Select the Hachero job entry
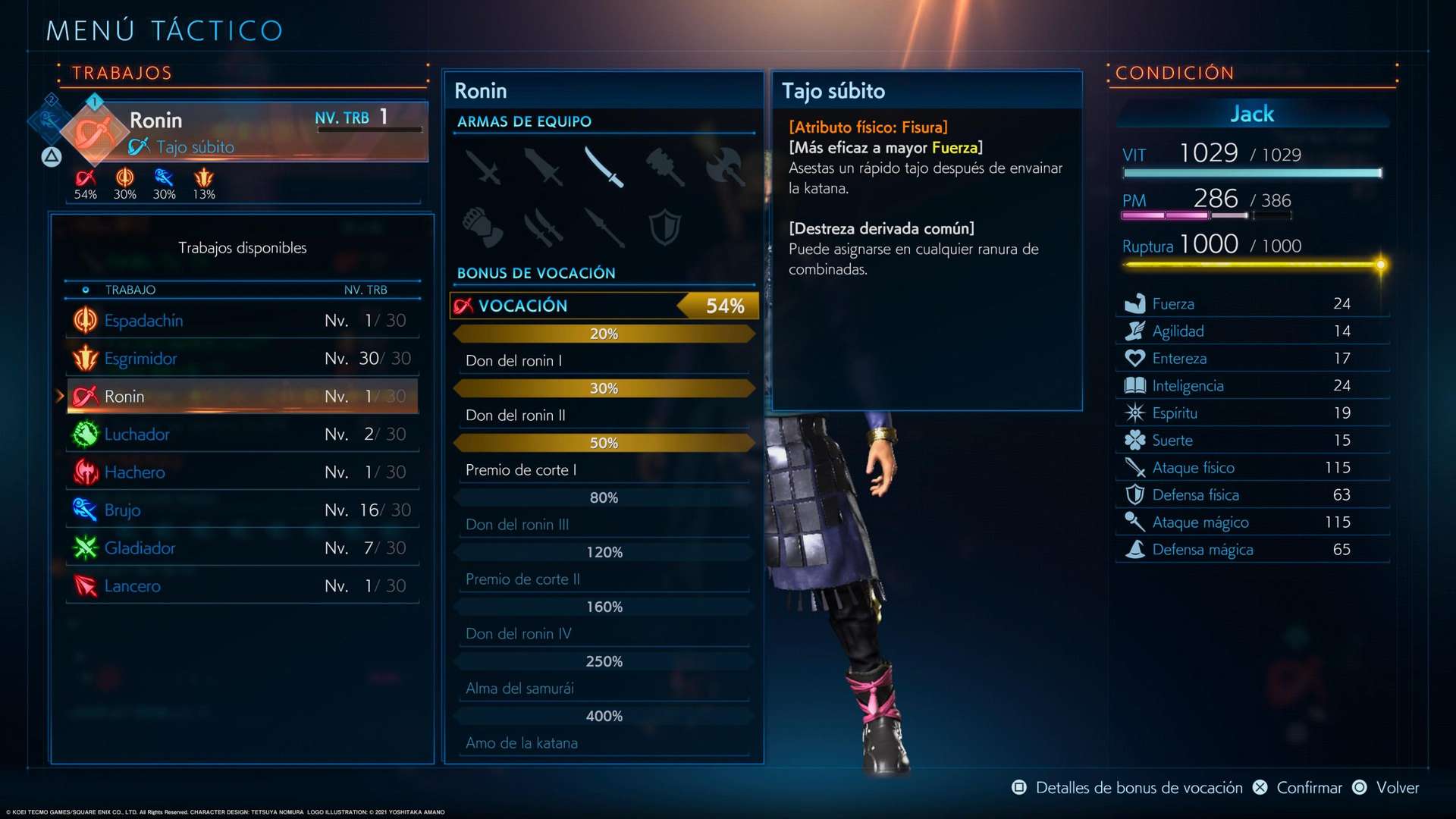Viewport: 1456px width, 819px height. point(243,472)
